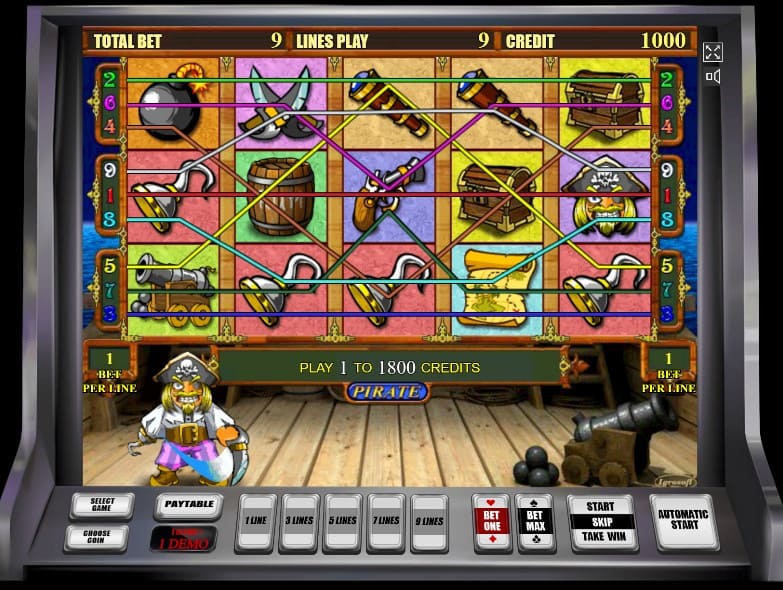Show the Paytable
This screenshot has width=783, height=590.
tap(188, 505)
